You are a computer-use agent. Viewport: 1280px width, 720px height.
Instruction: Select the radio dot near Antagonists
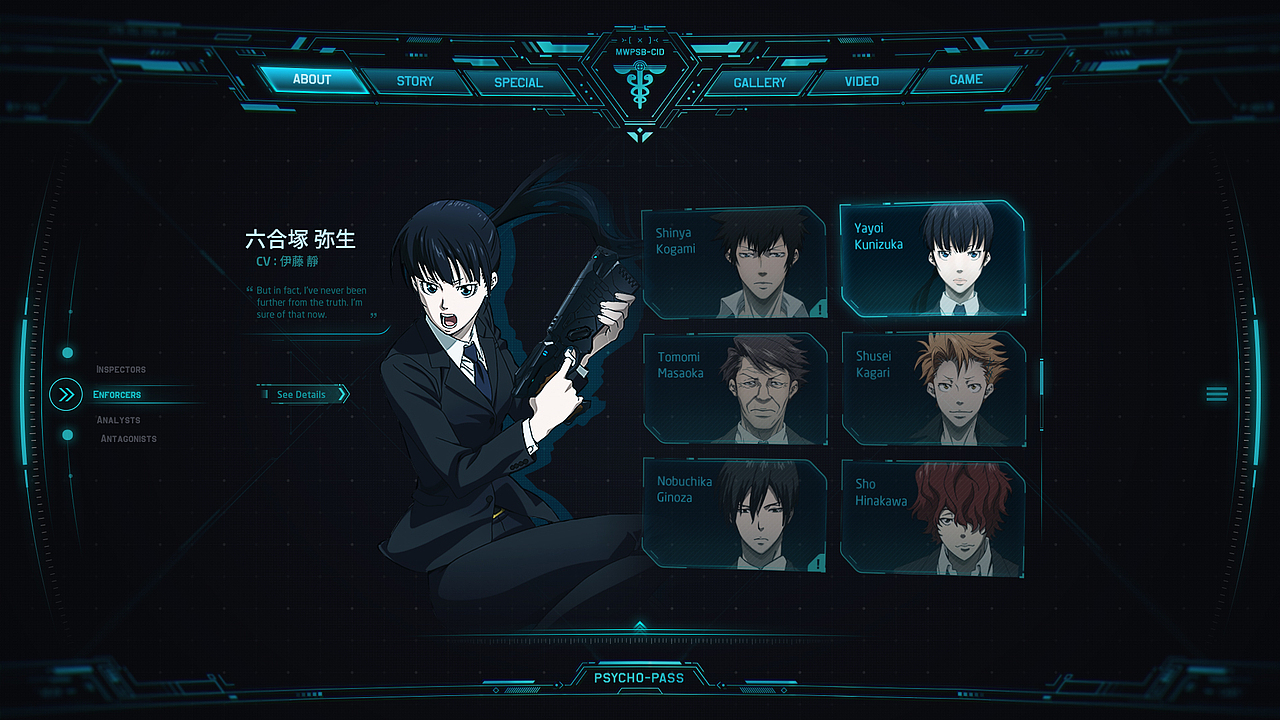click(x=67, y=434)
